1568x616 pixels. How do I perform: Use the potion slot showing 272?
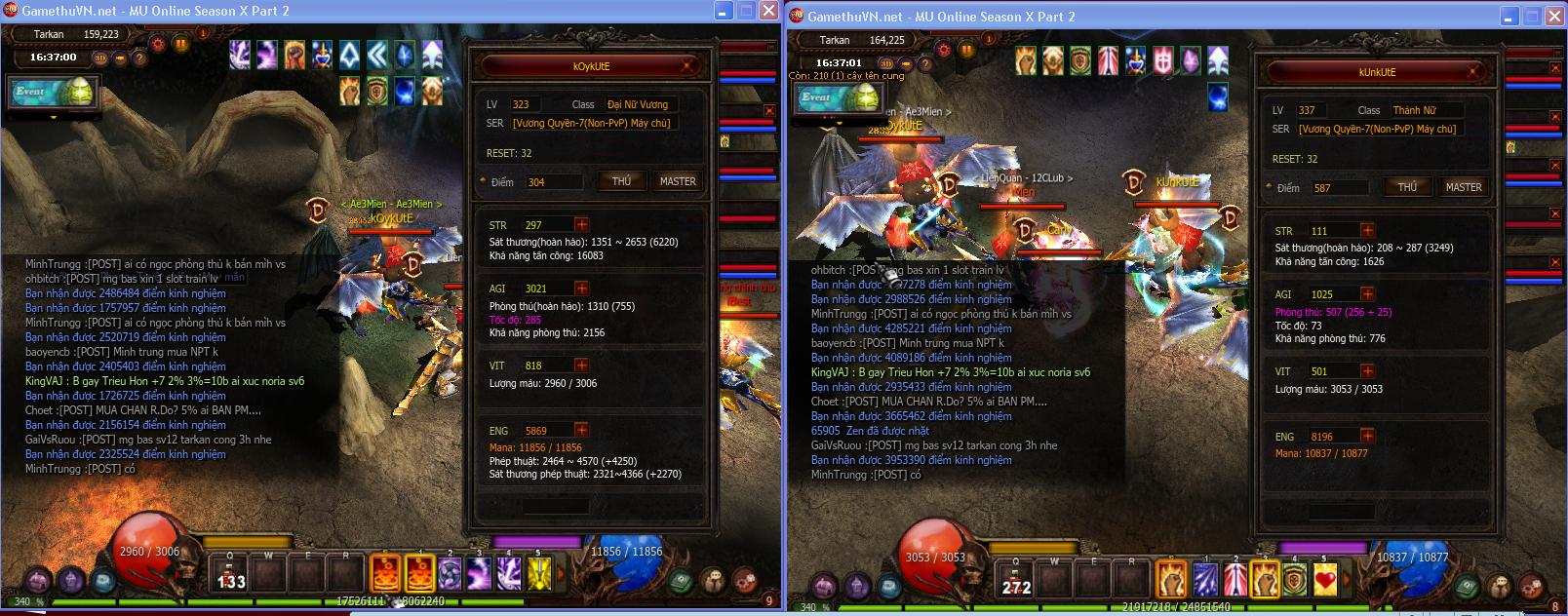1016,580
